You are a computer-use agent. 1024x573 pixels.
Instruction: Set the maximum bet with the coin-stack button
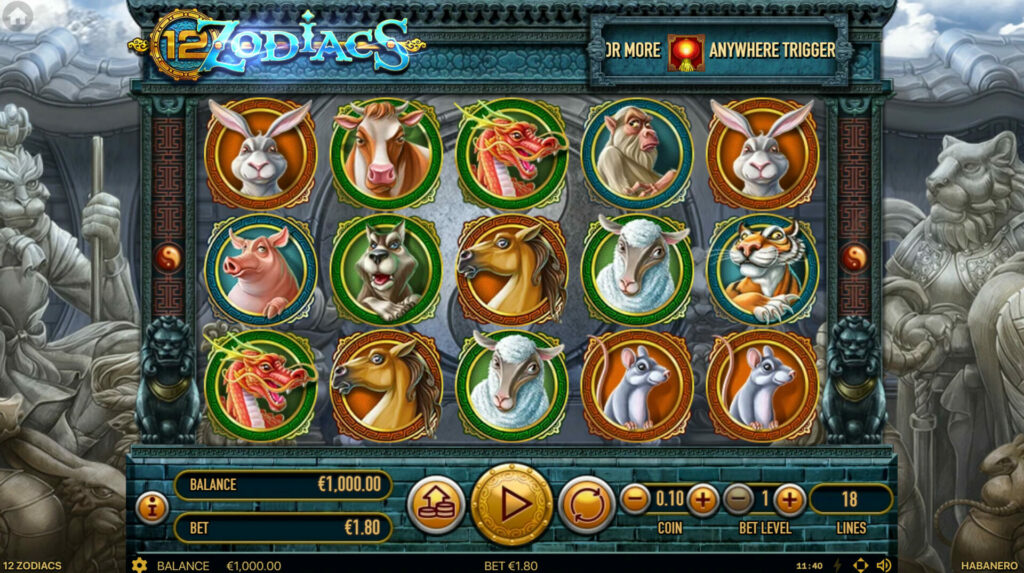(x=437, y=504)
